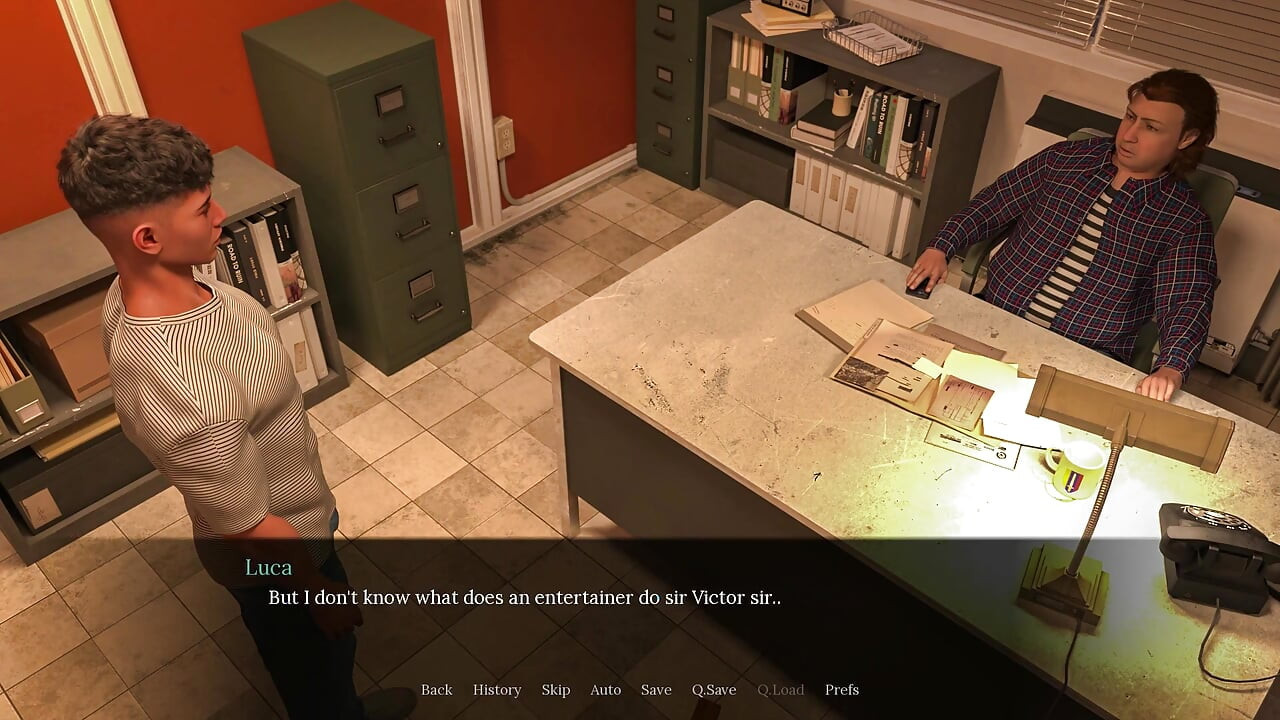
Task: Open the Save game screen
Action: [656, 690]
